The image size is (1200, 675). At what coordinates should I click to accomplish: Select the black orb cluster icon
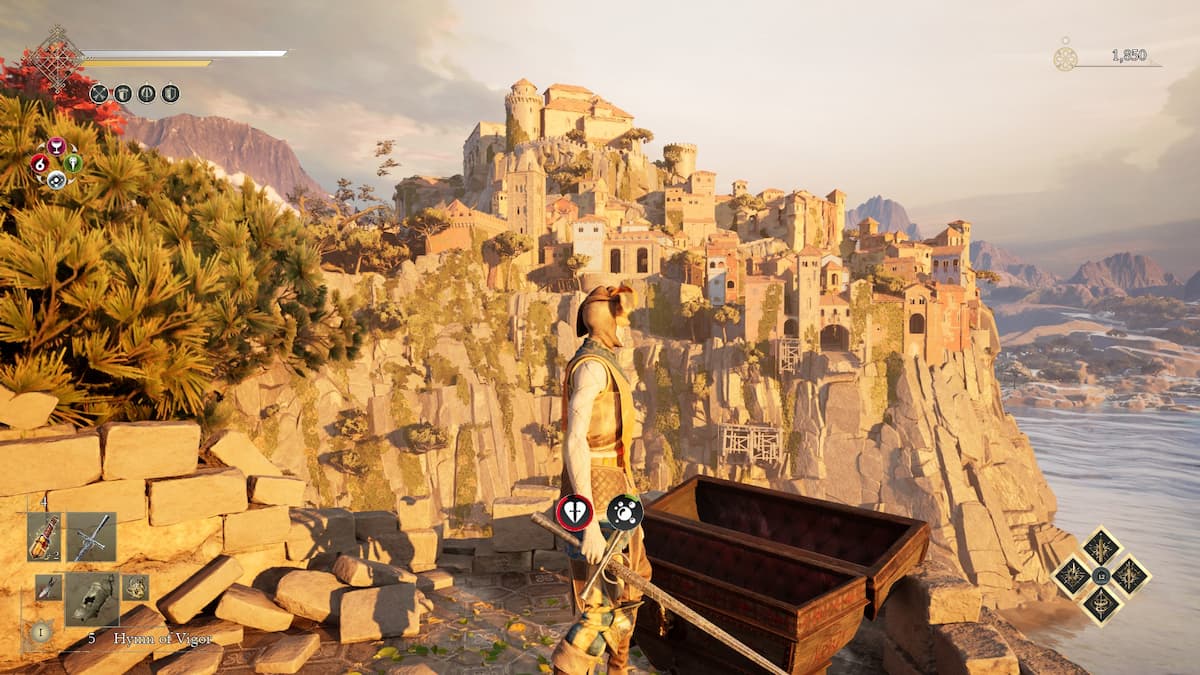(625, 512)
